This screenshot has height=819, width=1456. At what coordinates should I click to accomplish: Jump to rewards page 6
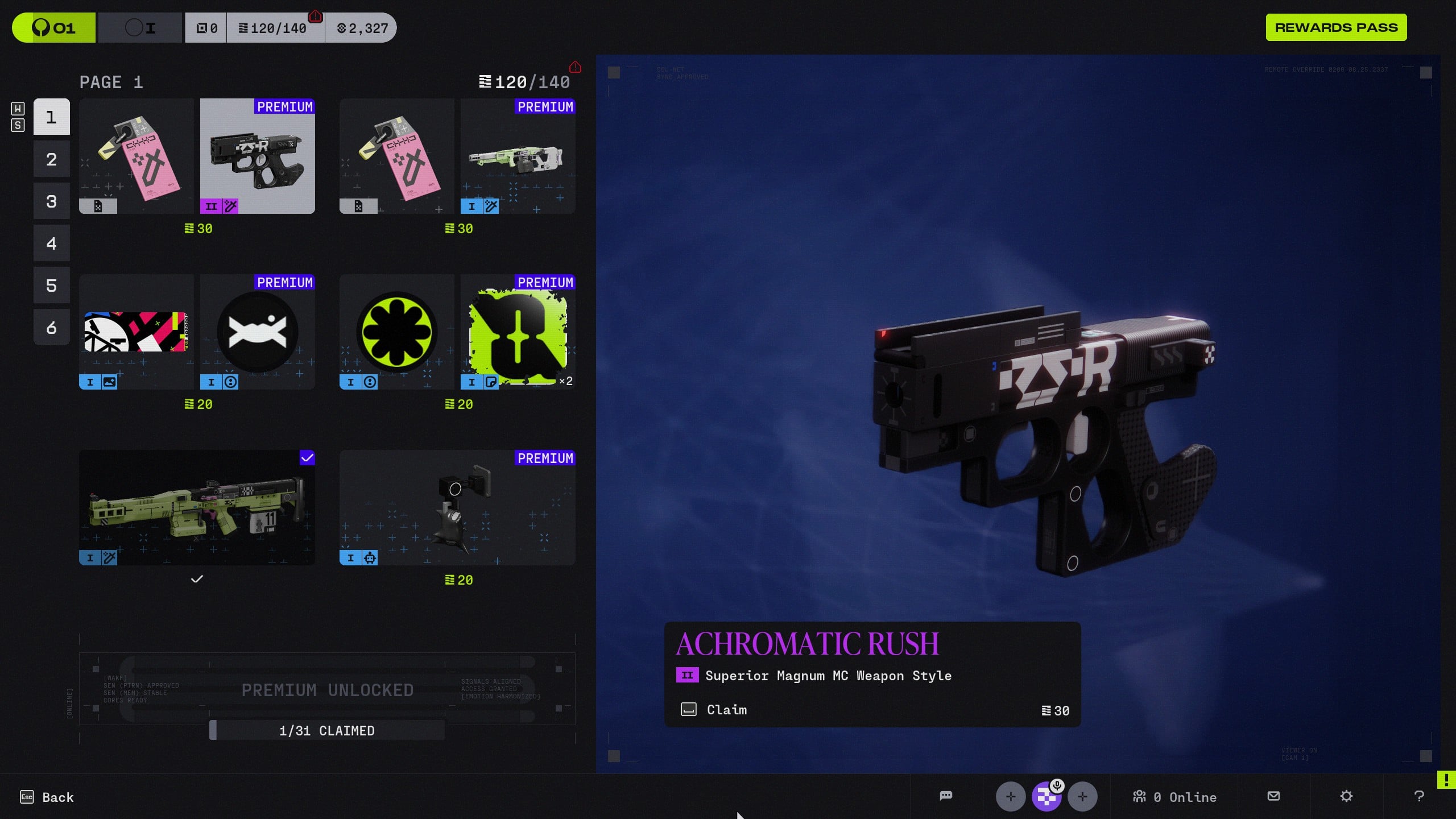[x=51, y=328]
